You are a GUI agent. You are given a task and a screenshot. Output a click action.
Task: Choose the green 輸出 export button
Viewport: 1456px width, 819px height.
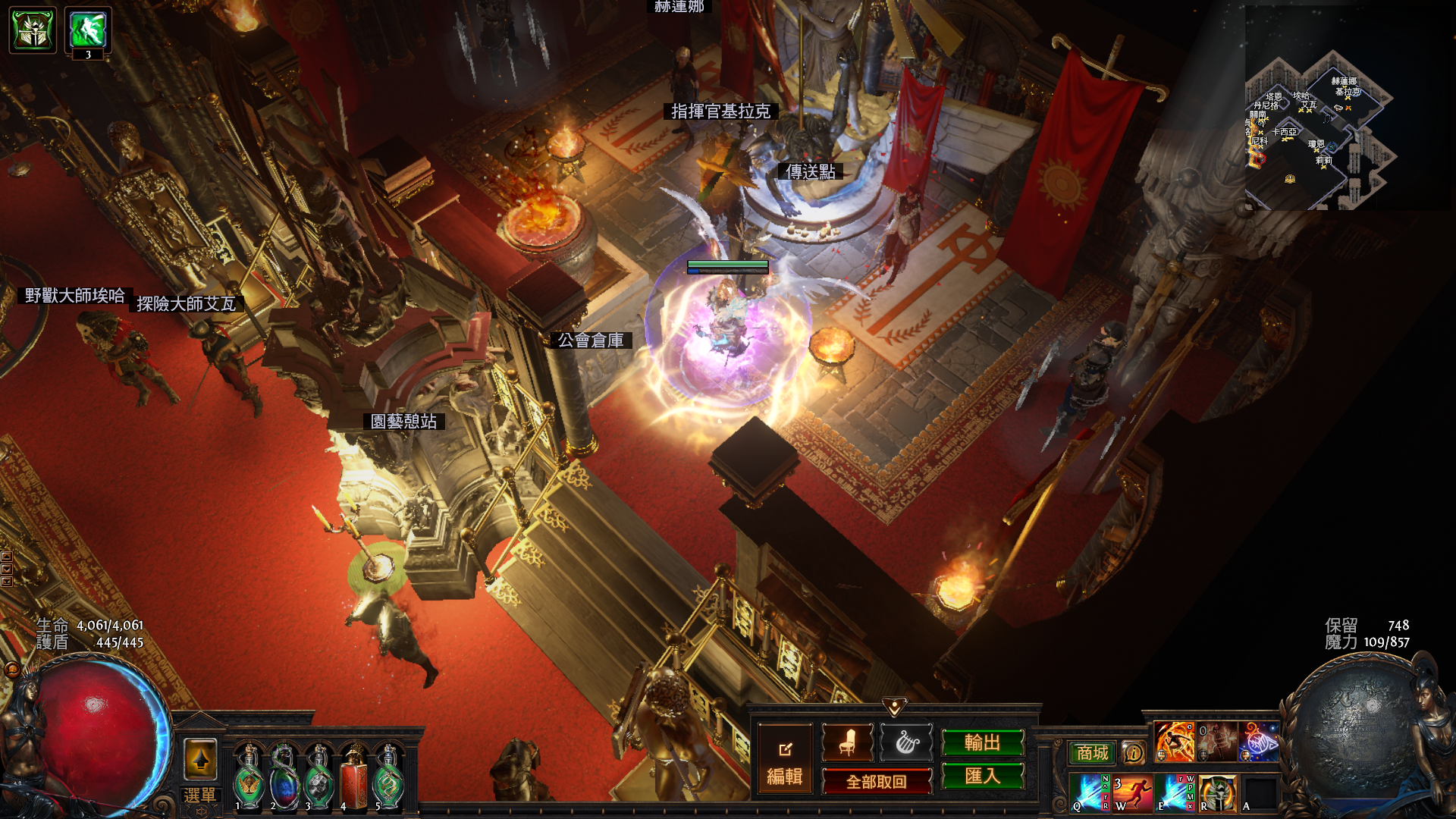[x=983, y=742]
